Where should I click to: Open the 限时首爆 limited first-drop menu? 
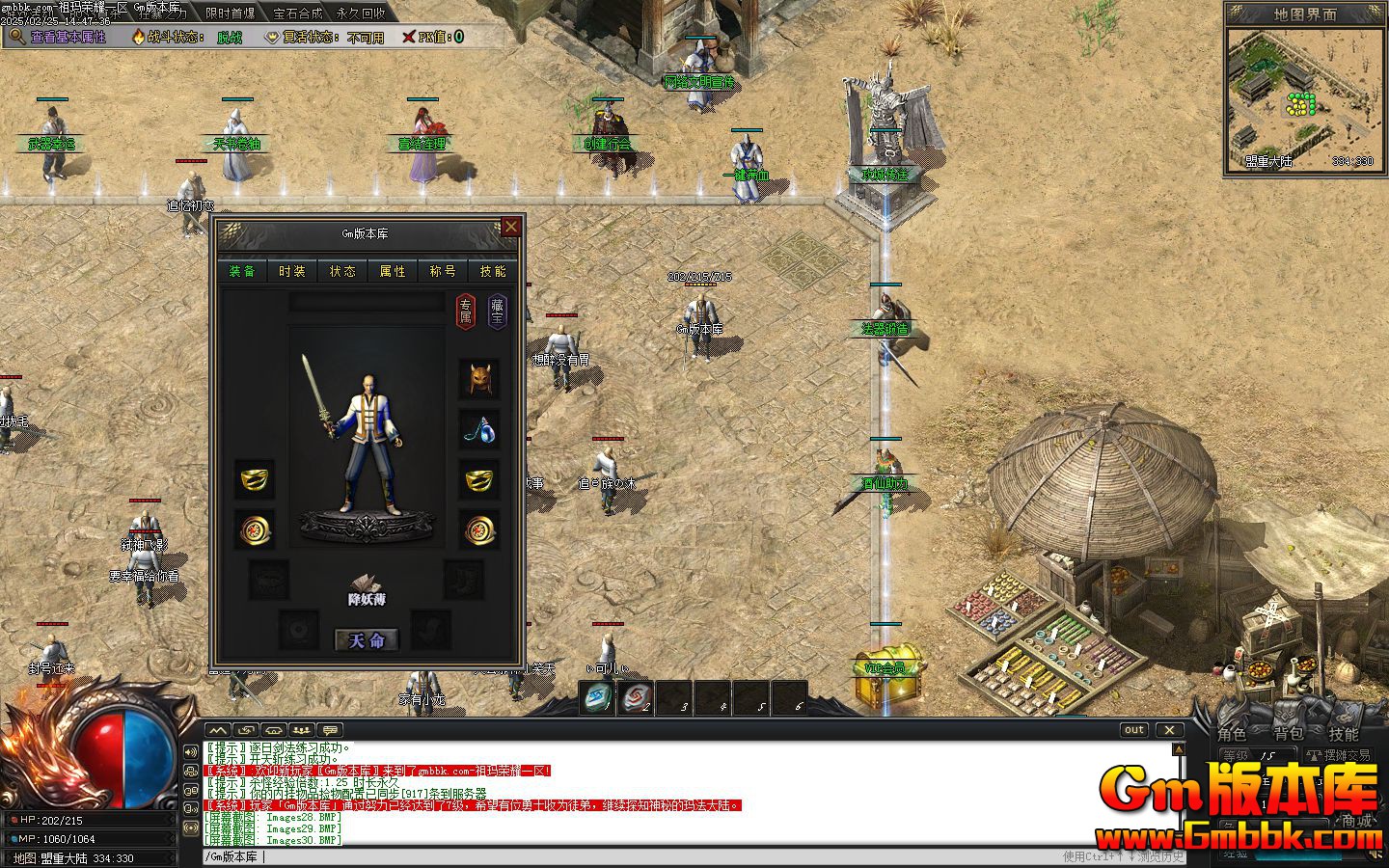pos(231,14)
